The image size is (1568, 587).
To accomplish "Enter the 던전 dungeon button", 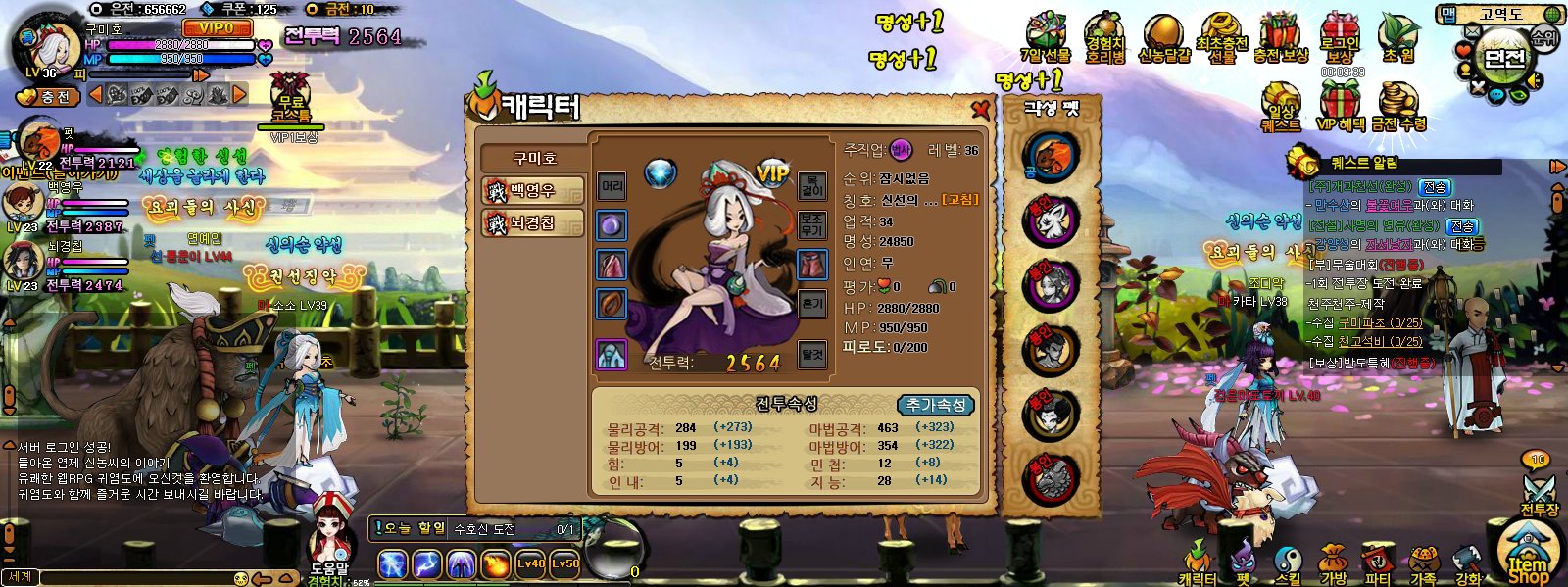I will pos(1503,56).
